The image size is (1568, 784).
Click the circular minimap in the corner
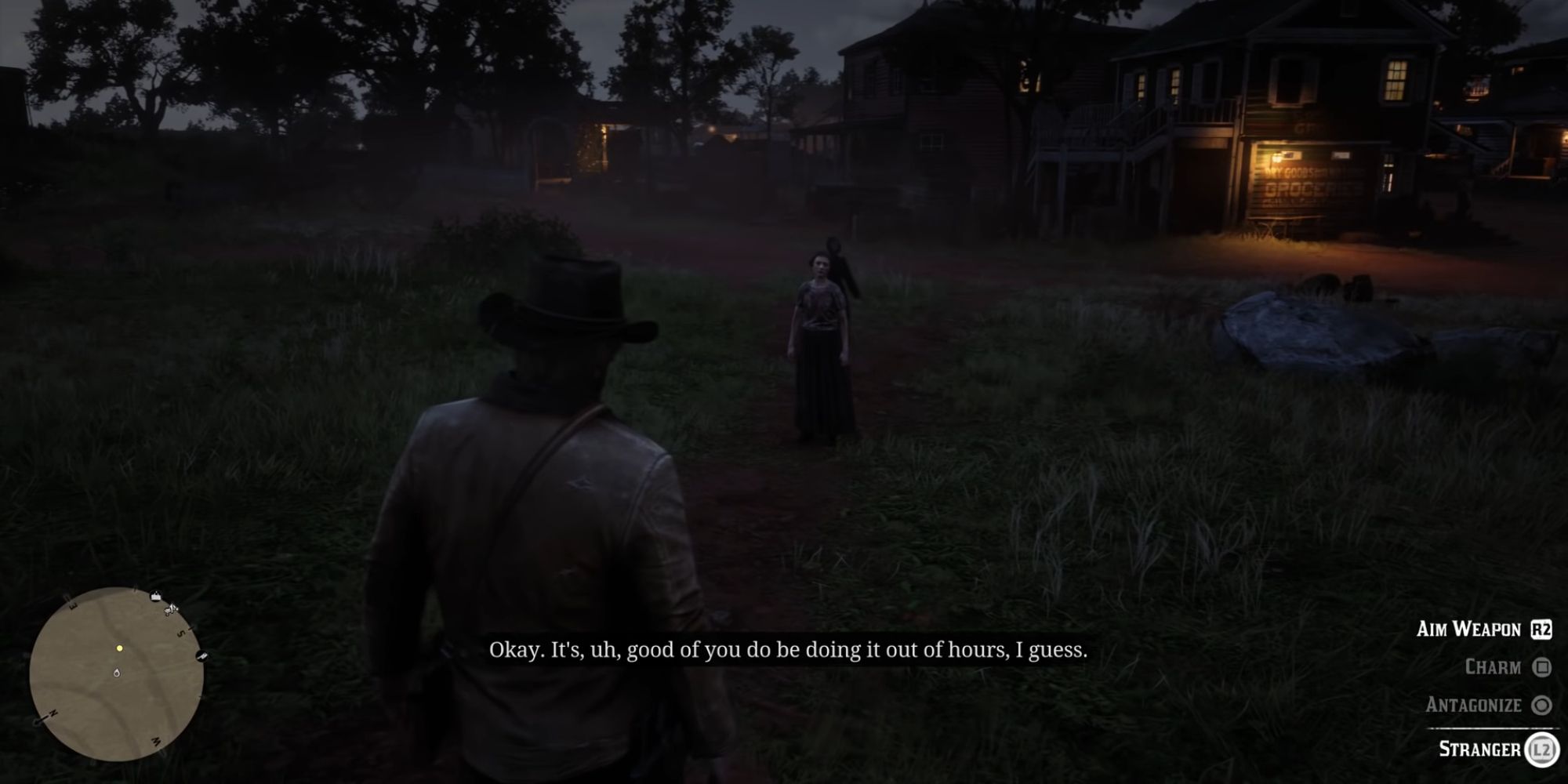click(x=122, y=674)
